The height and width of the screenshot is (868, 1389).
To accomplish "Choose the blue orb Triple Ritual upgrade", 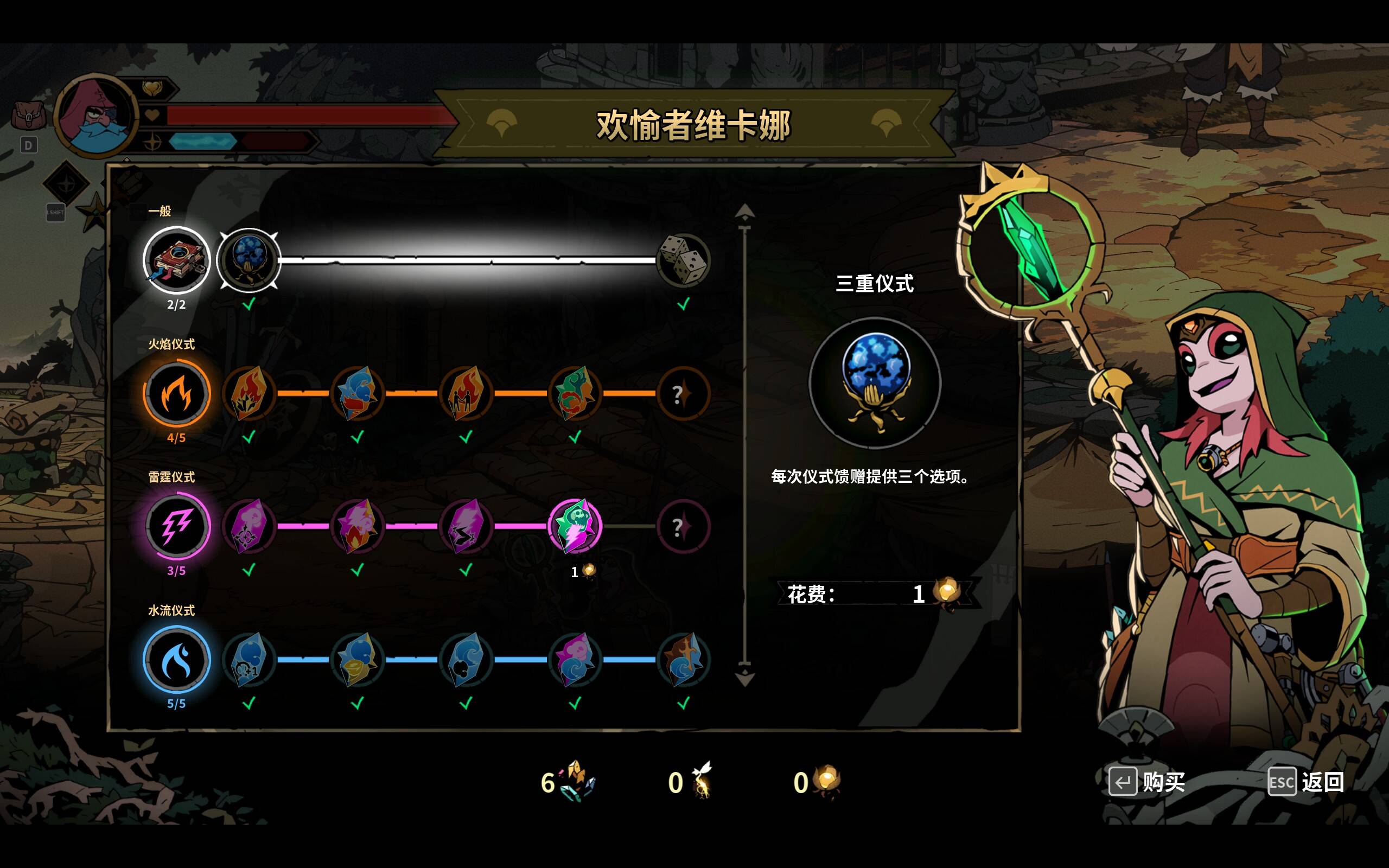I will tap(249, 260).
